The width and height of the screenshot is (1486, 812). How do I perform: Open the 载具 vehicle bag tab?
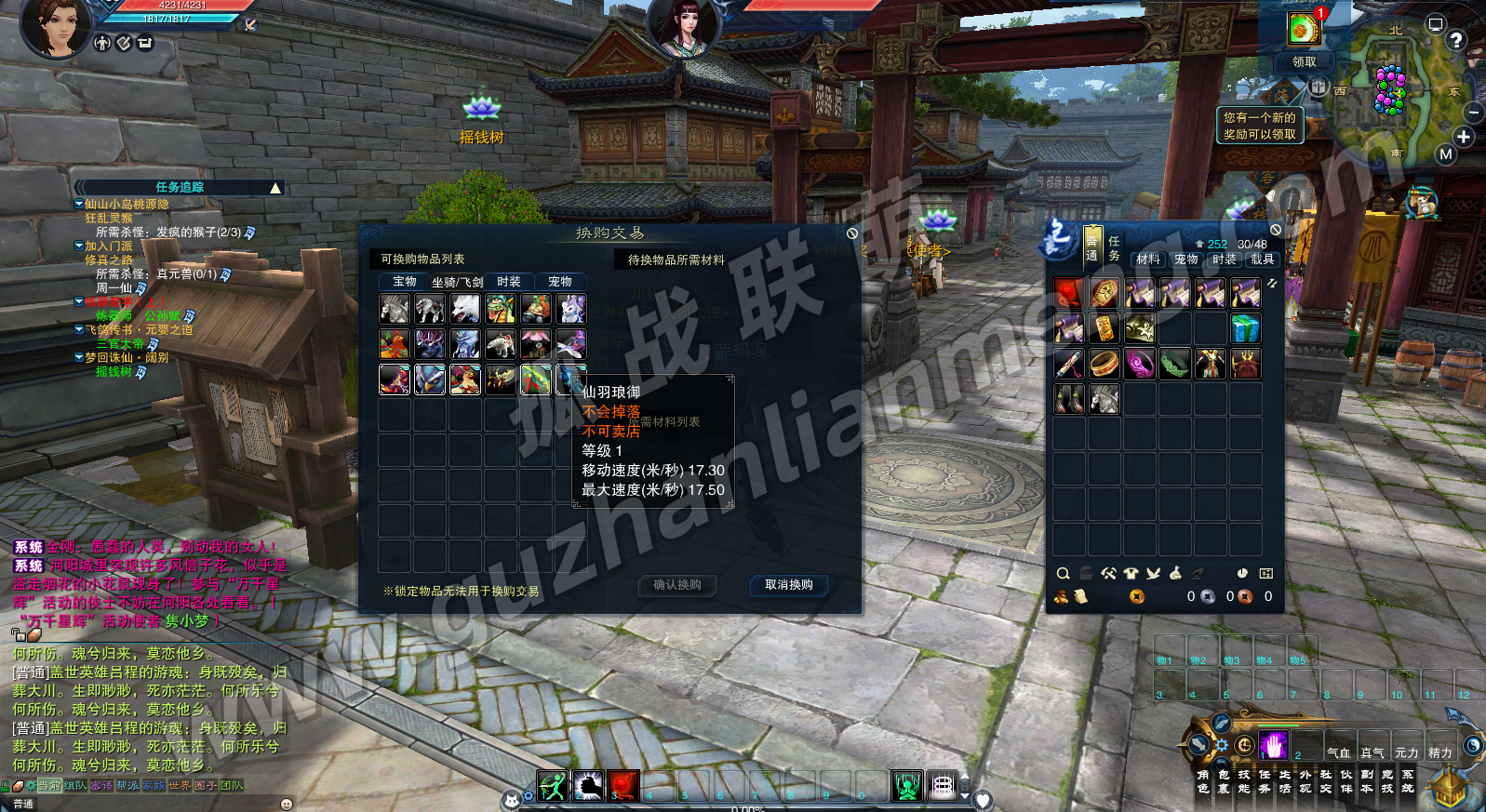point(1263,260)
